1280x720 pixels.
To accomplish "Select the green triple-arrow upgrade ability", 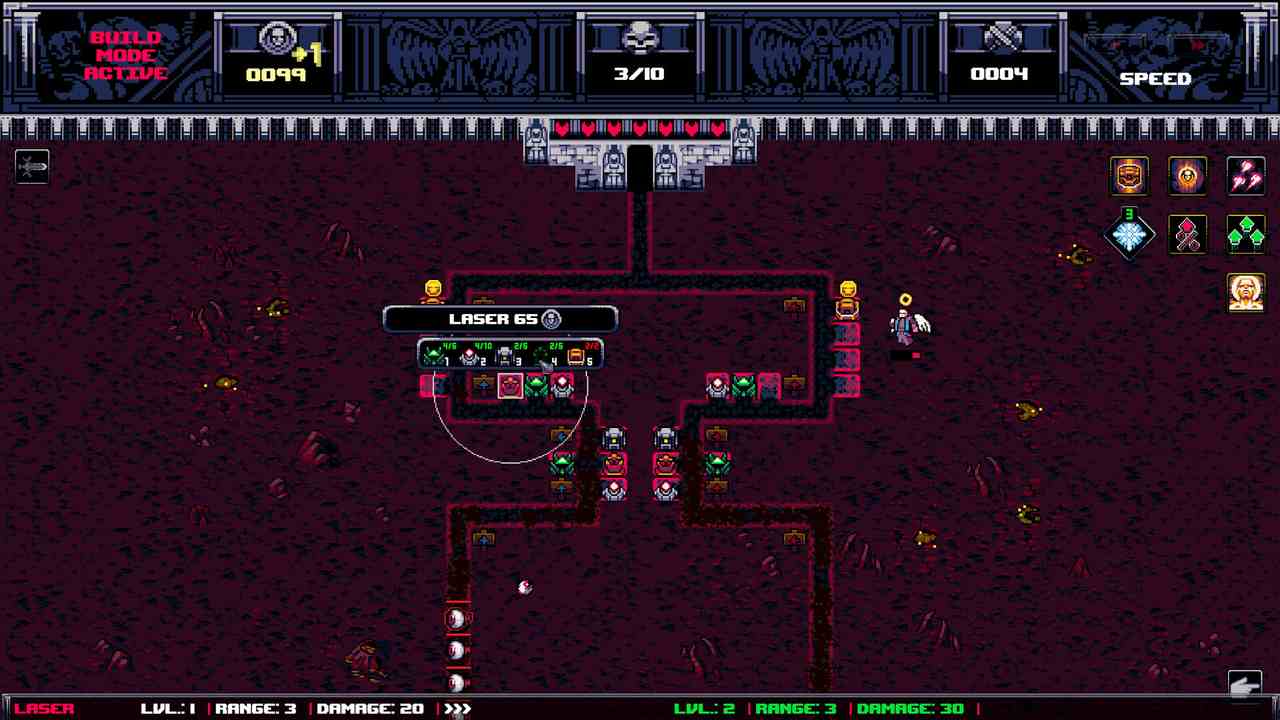I will 1246,236.
